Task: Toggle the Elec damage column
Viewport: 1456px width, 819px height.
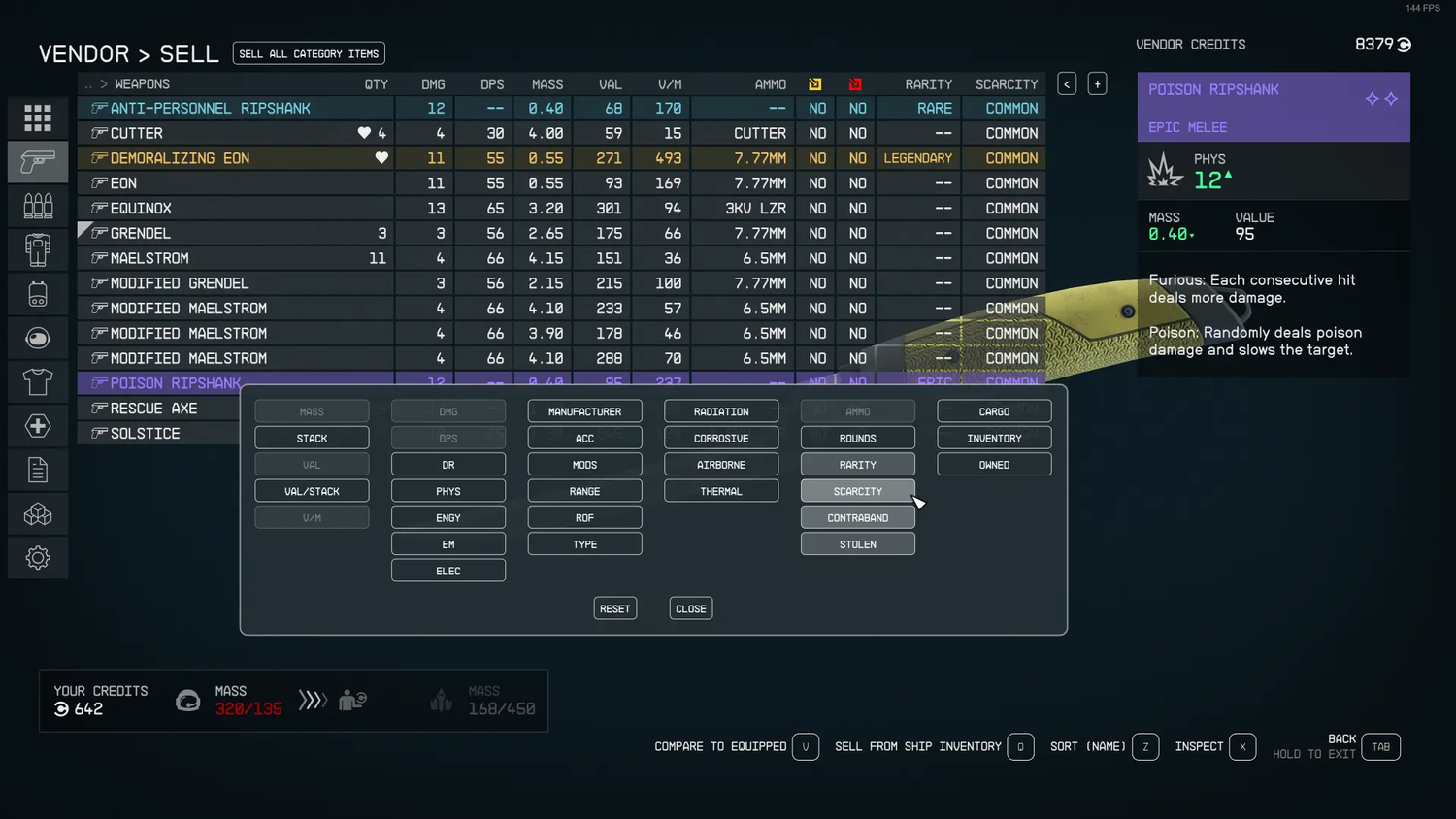Action: click(447, 571)
